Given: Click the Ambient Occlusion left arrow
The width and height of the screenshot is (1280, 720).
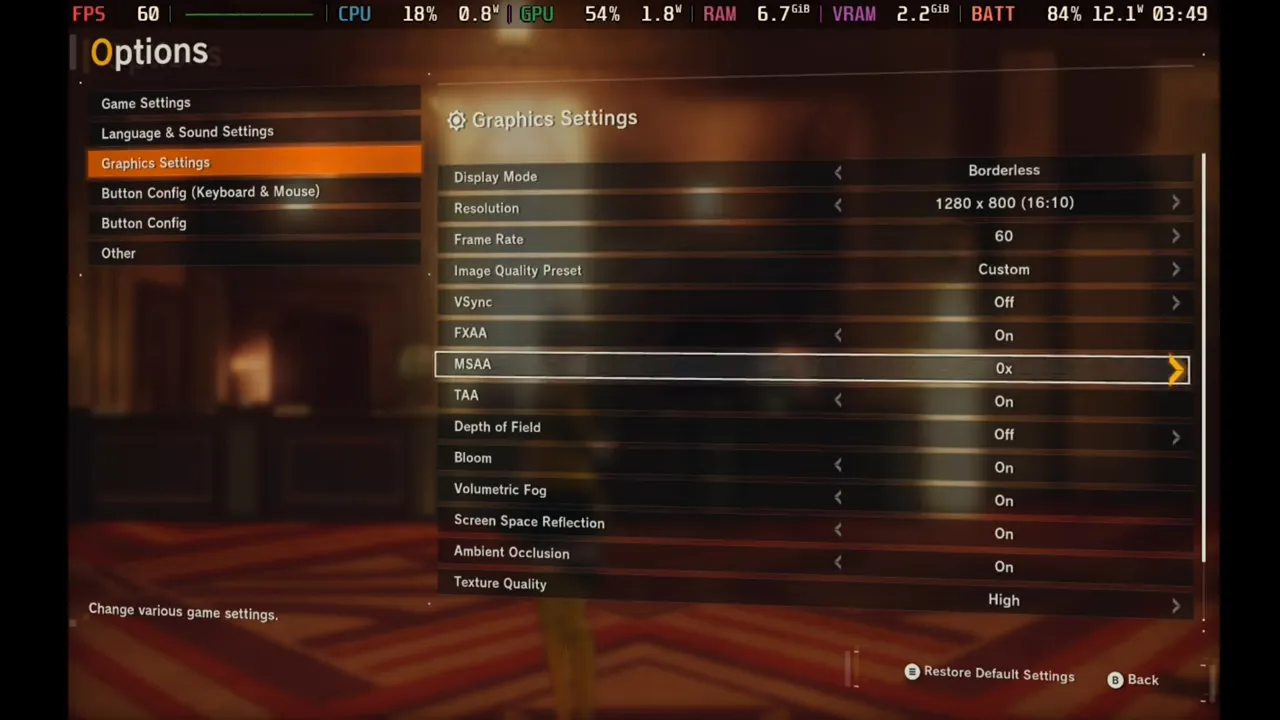Looking at the screenshot, I should (838, 563).
